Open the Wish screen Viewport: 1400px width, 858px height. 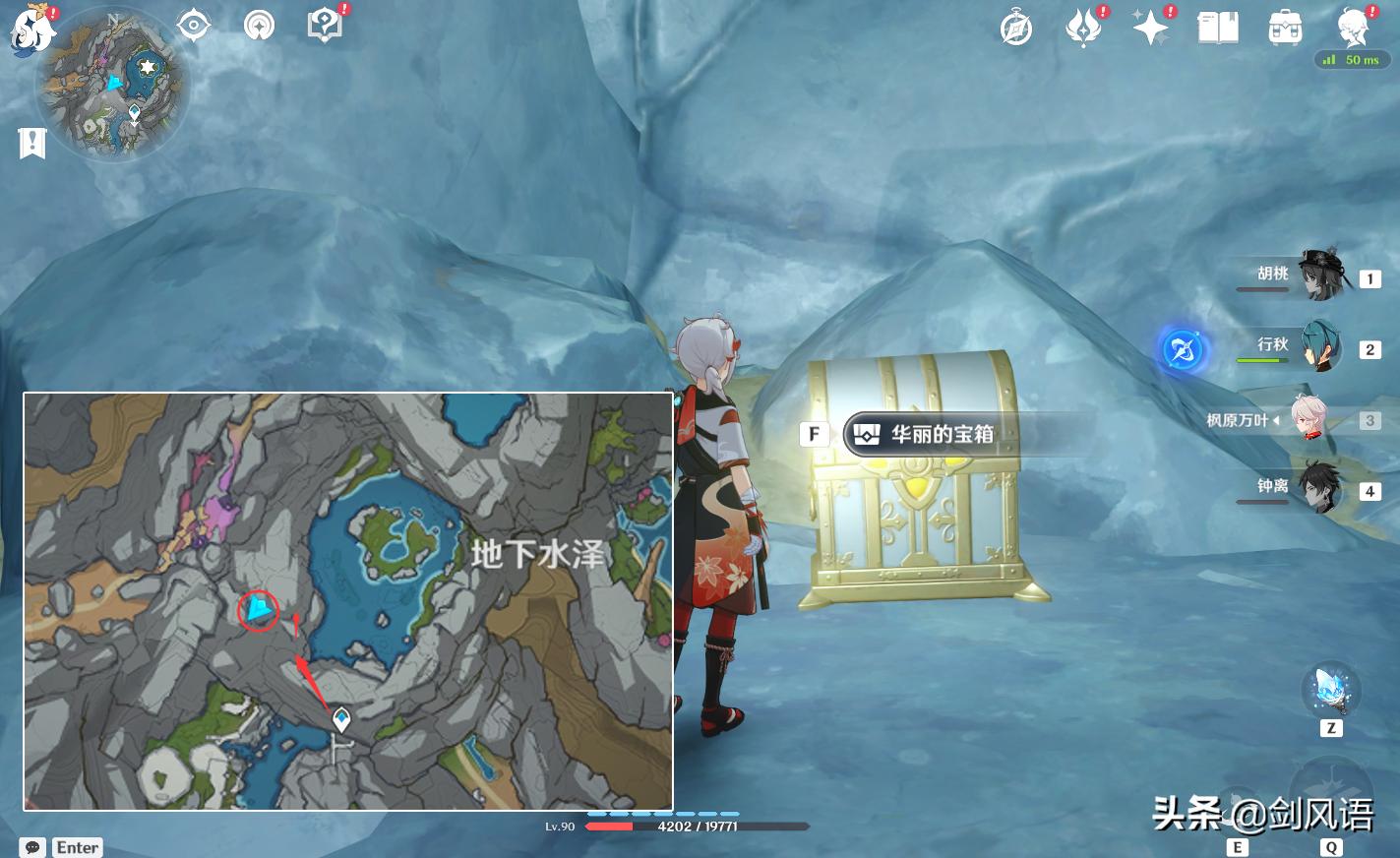point(1083,27)
